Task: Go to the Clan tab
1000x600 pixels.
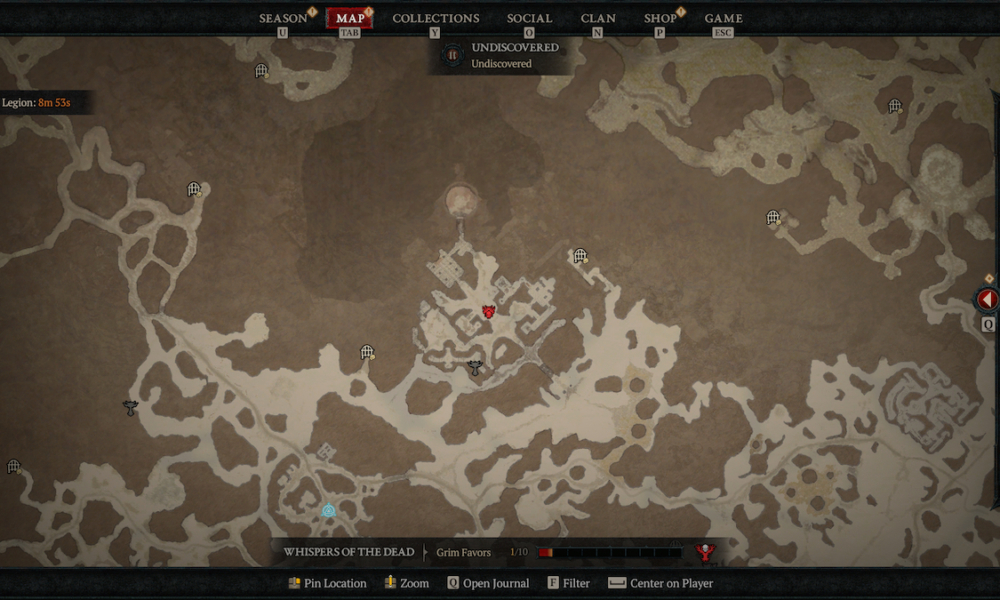Action: click(598, 18)
